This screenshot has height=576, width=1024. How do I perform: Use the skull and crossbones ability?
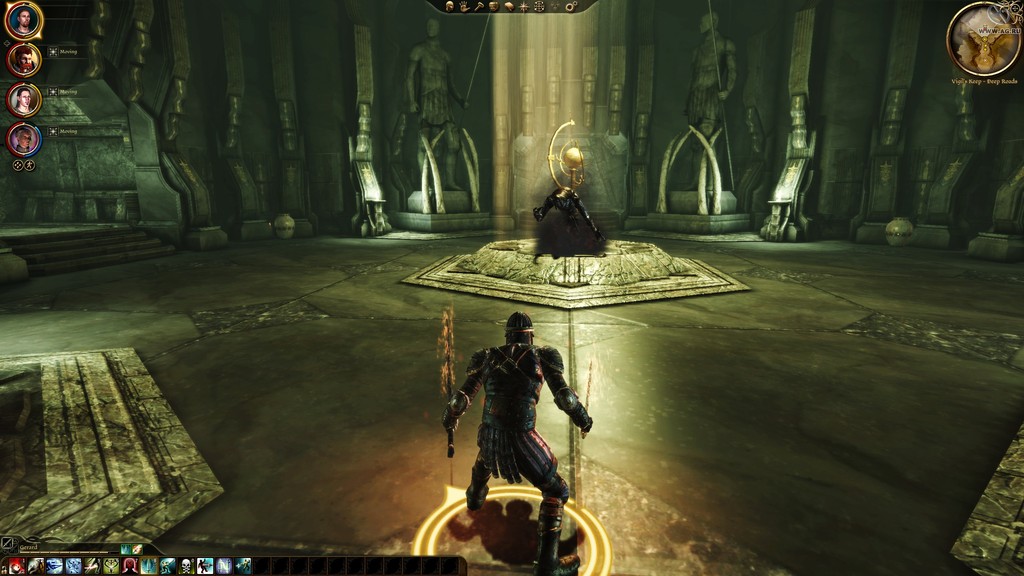tap(185, 566)
